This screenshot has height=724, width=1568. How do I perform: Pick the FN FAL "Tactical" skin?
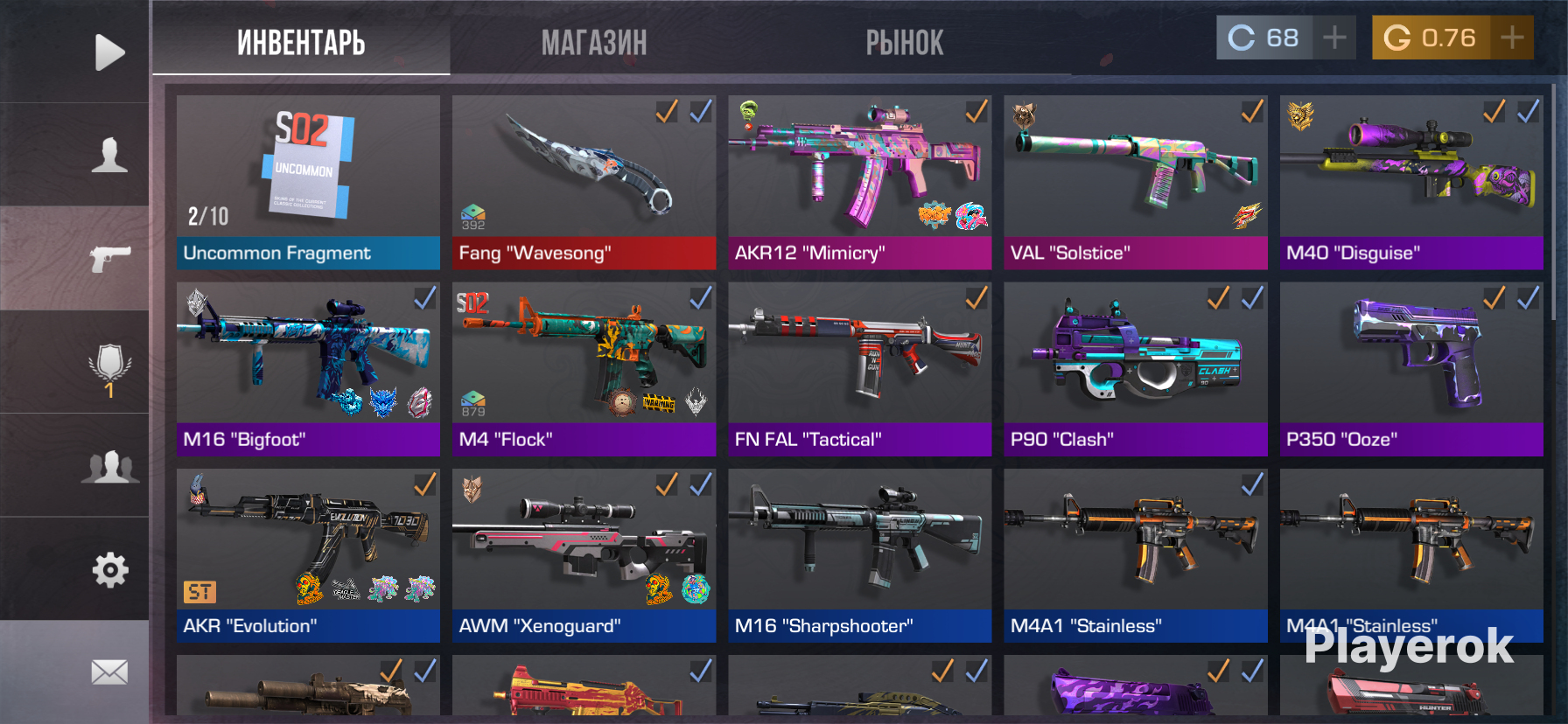point(859,368)
